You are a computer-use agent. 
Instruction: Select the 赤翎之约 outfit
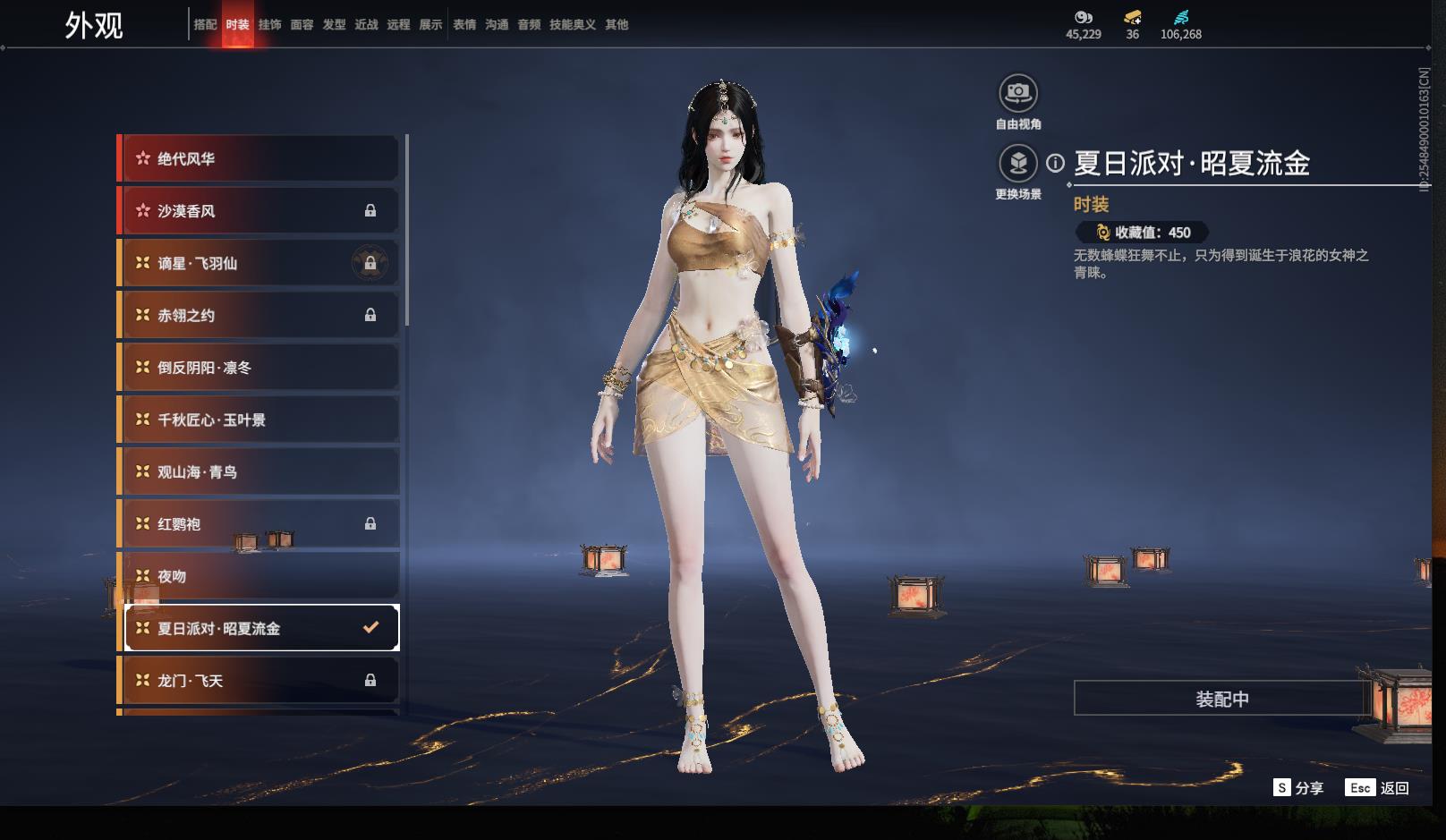pyautogui.click(x=259, y=315)
